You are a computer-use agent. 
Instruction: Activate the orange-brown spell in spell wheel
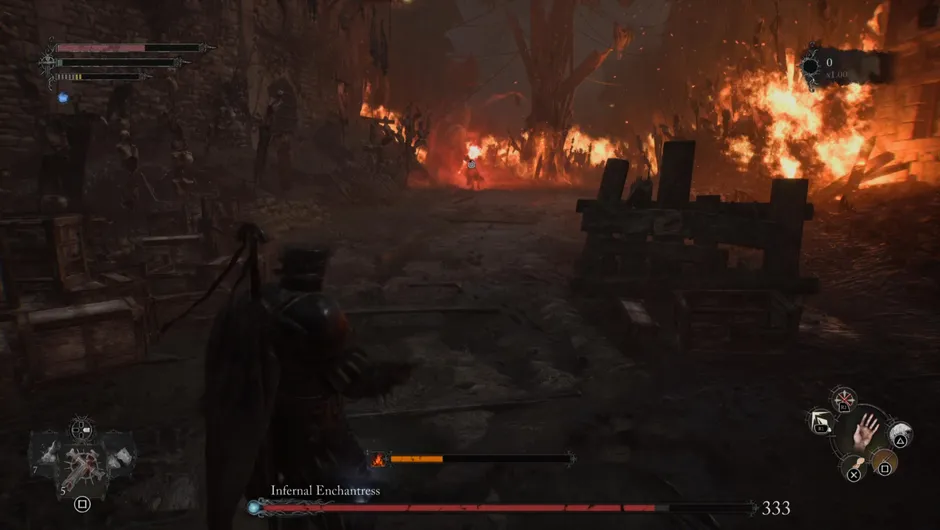[x=883, y=462]
